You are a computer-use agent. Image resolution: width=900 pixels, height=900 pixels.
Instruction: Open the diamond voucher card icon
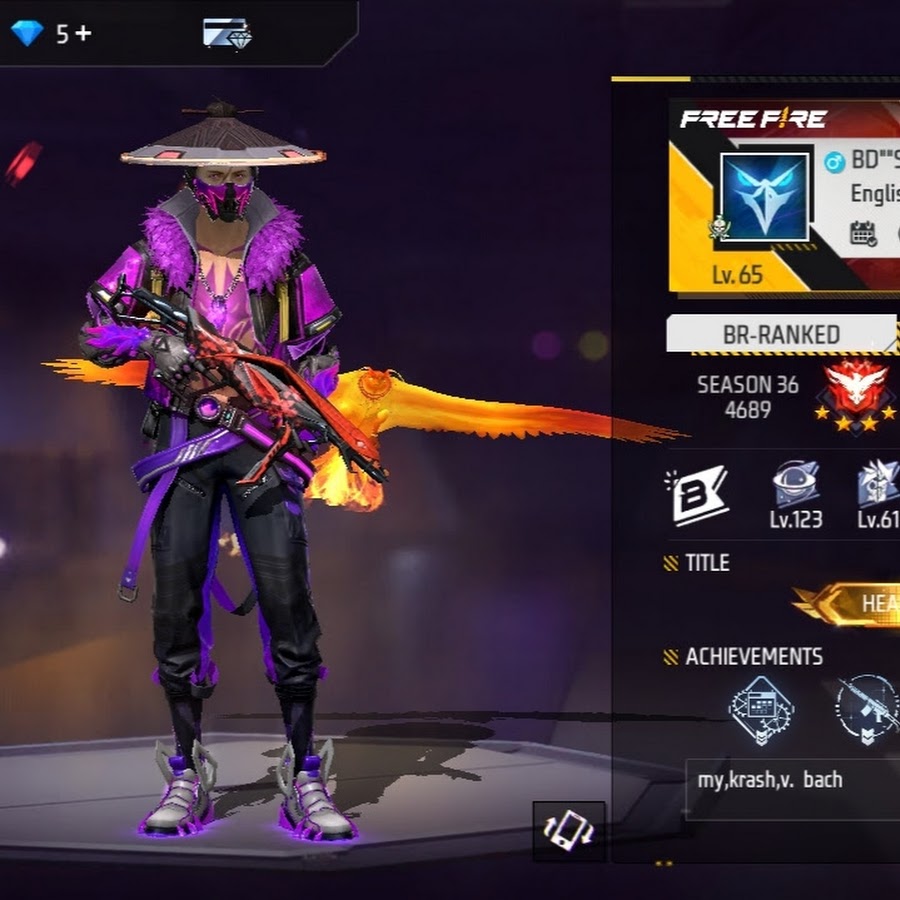[227, 33]
